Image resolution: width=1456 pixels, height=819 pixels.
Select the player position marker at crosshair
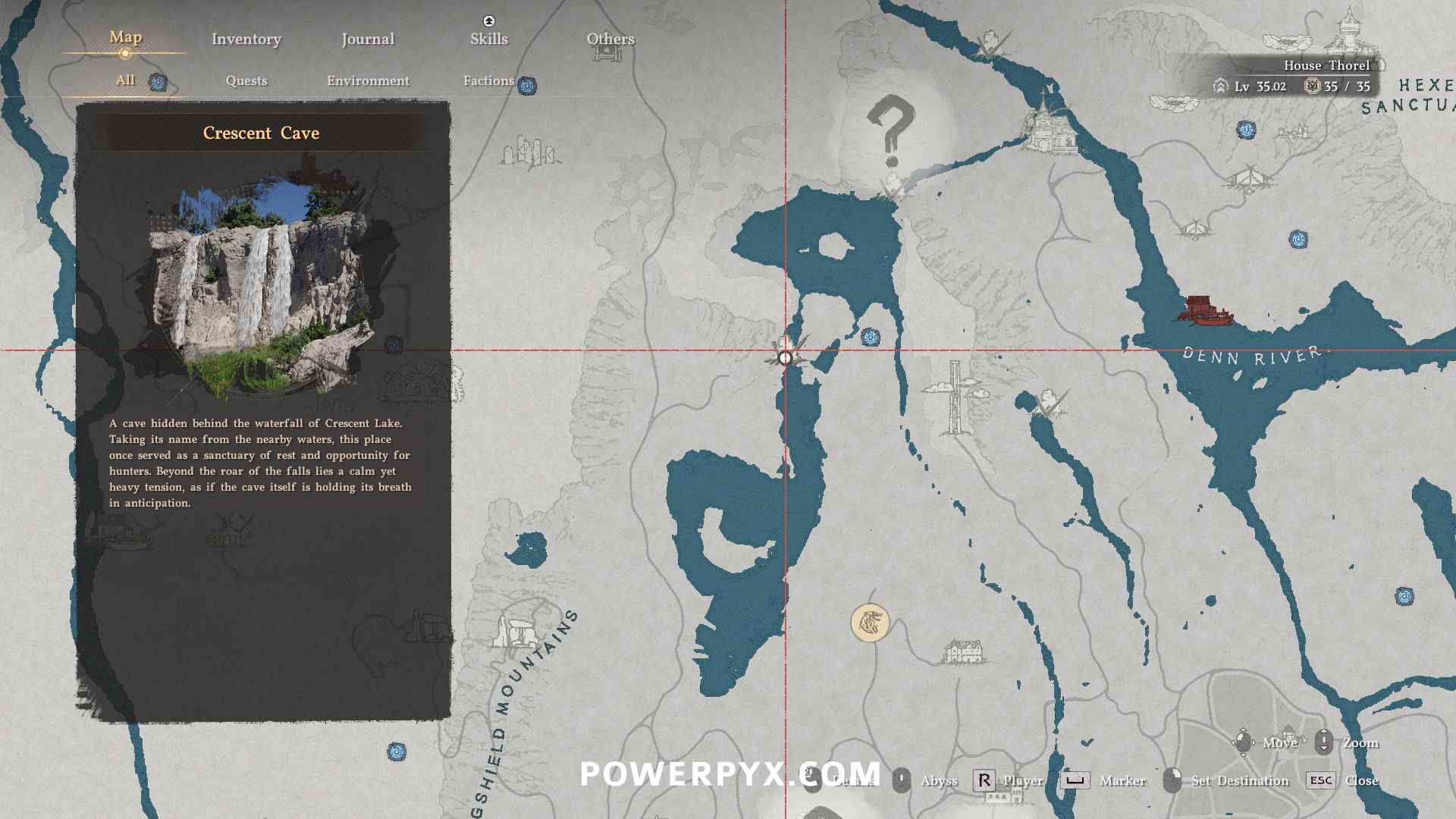pos(786,357)
